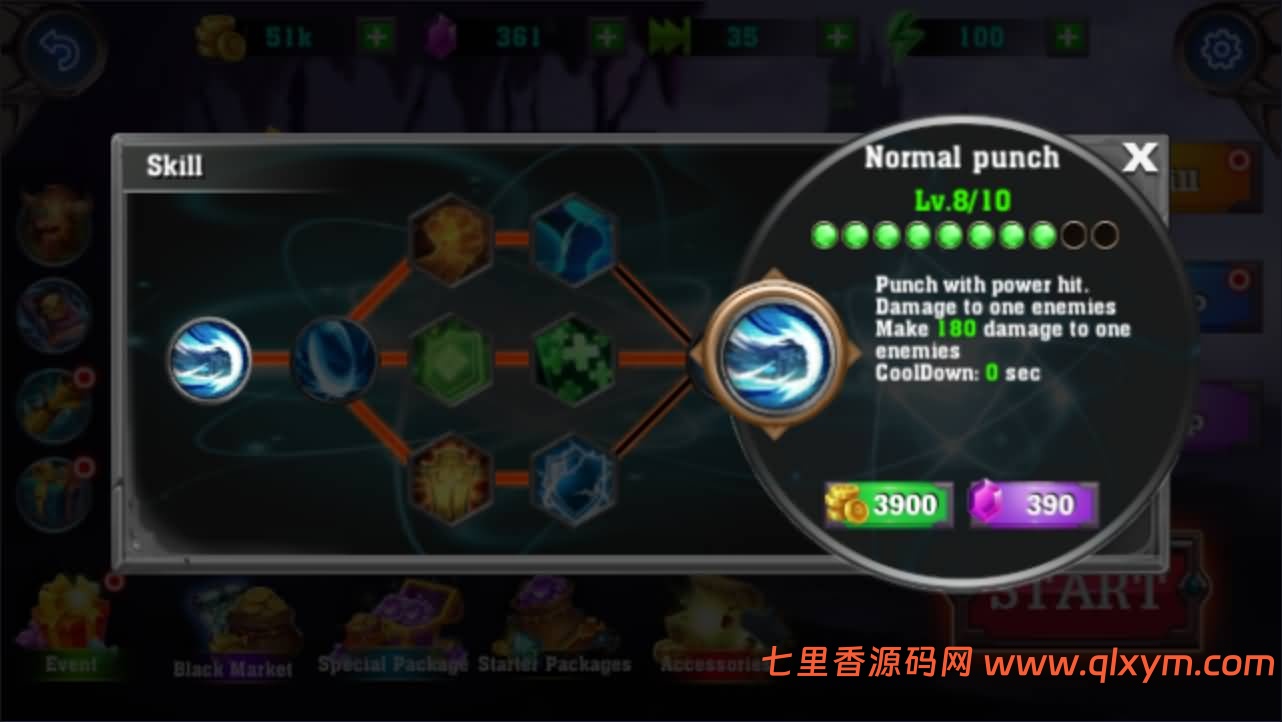The width and height of the screenshot is (1282, 722).
Task: Select the topmost hero portrait in left sidebar
Action: coord(54,220)
